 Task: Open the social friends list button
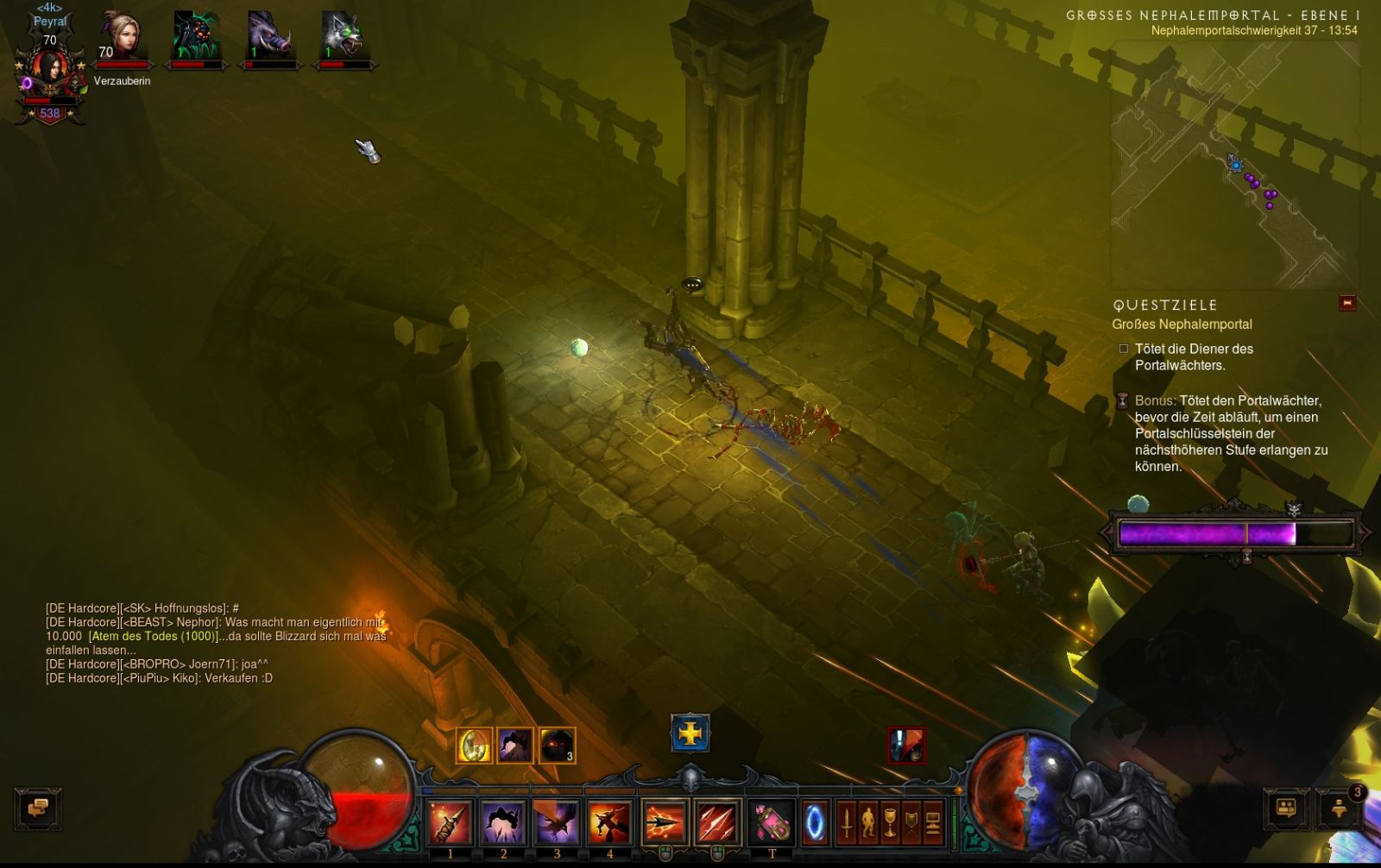pos(1286,808)
